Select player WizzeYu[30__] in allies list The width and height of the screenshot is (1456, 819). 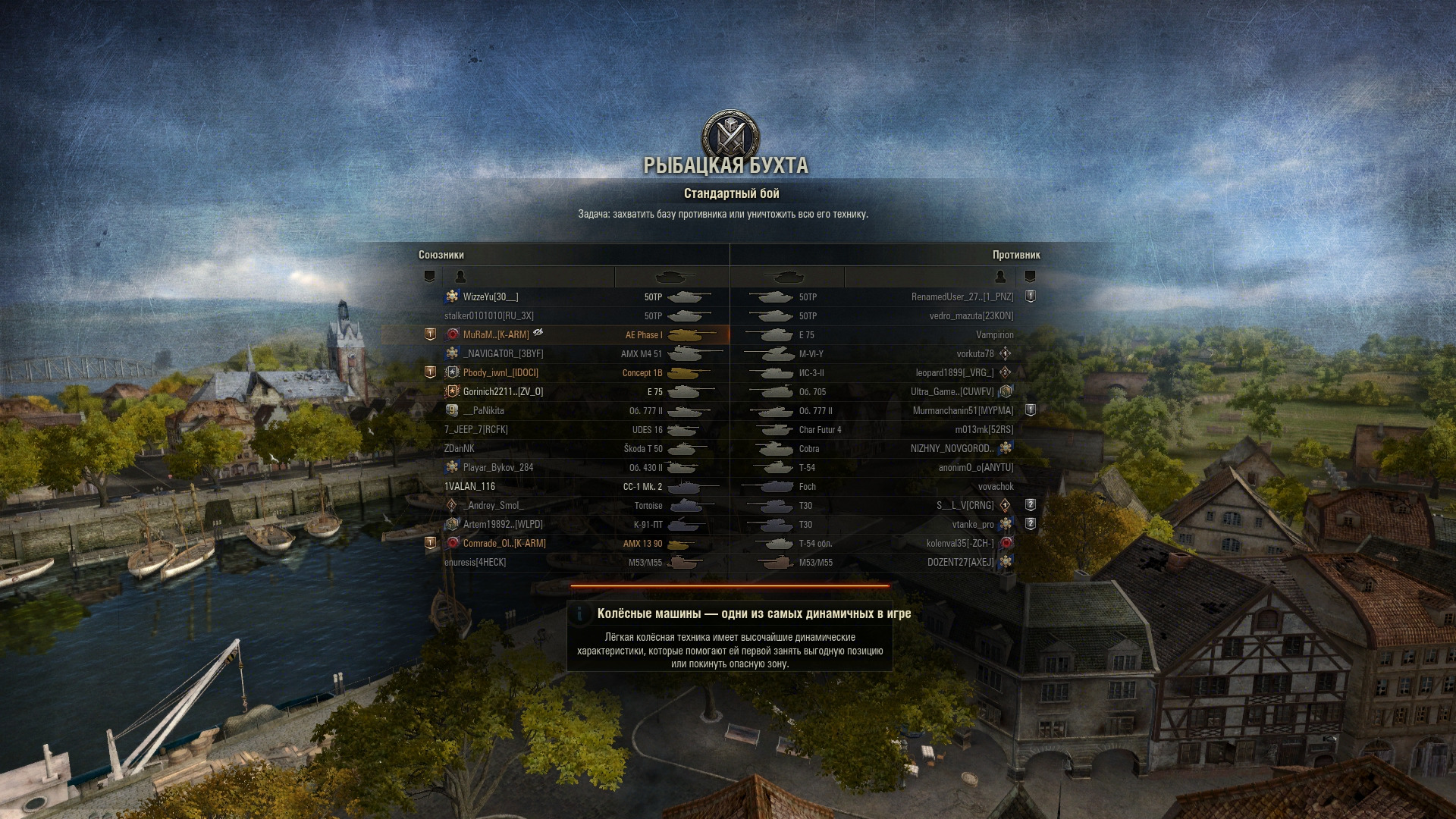point(491,297)
